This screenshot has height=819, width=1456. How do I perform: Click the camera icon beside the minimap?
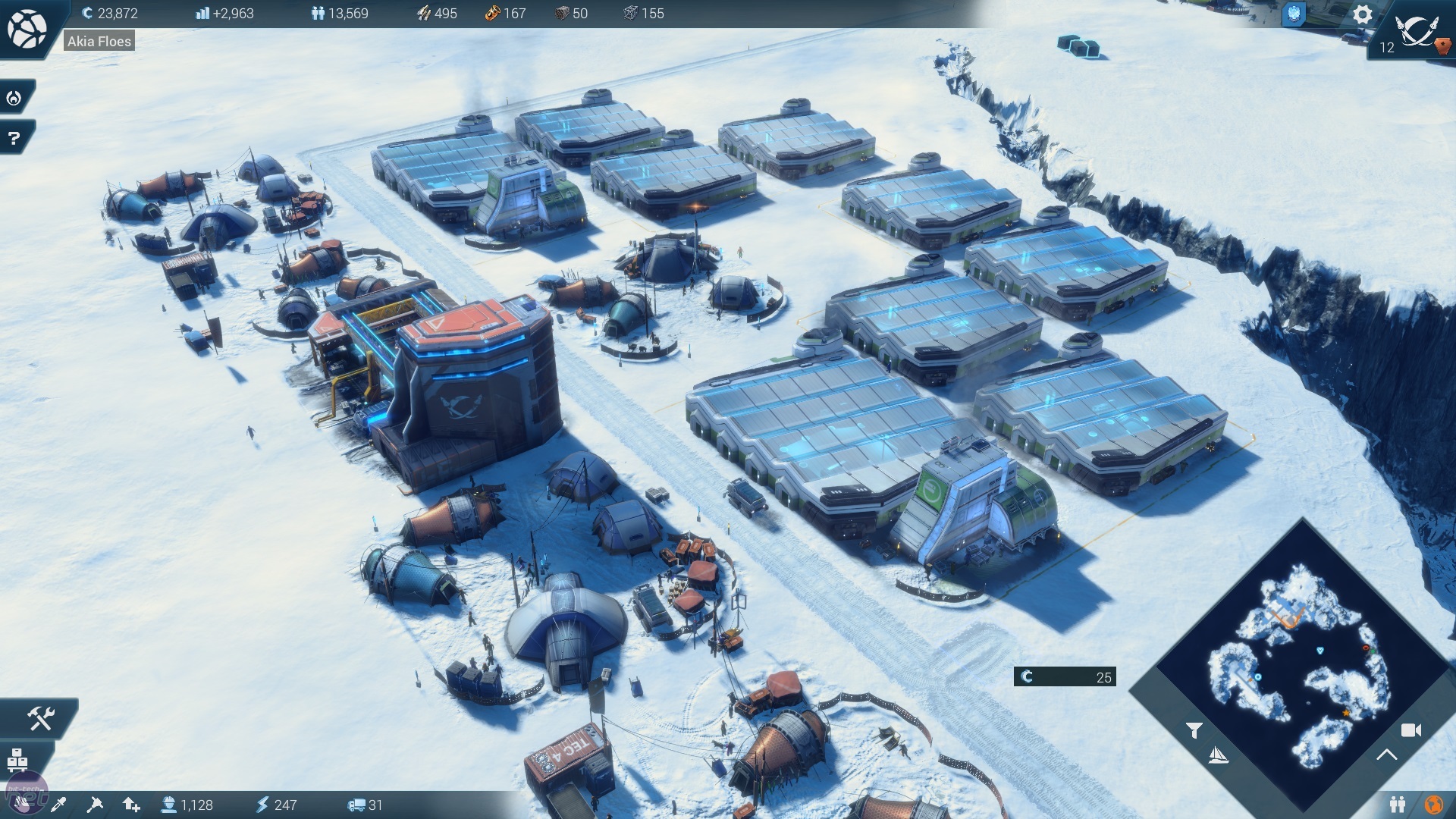(1410, 730)
